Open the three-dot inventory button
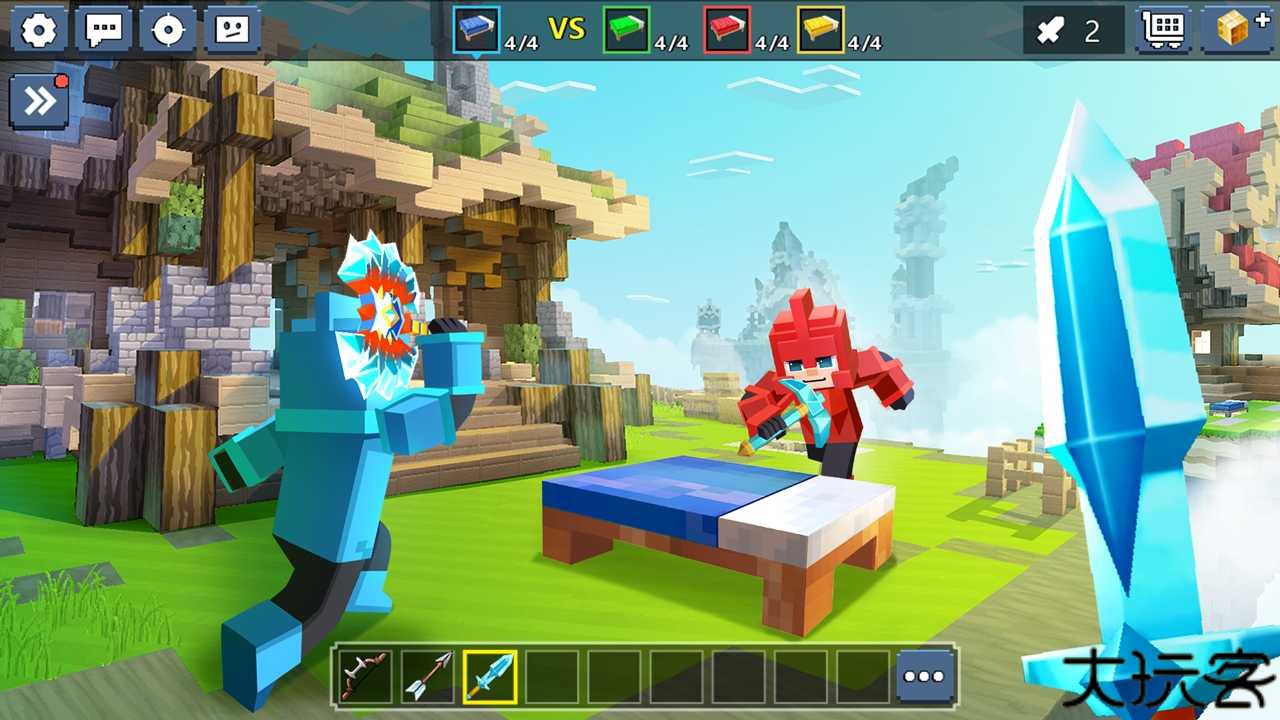 click(924, 676)
